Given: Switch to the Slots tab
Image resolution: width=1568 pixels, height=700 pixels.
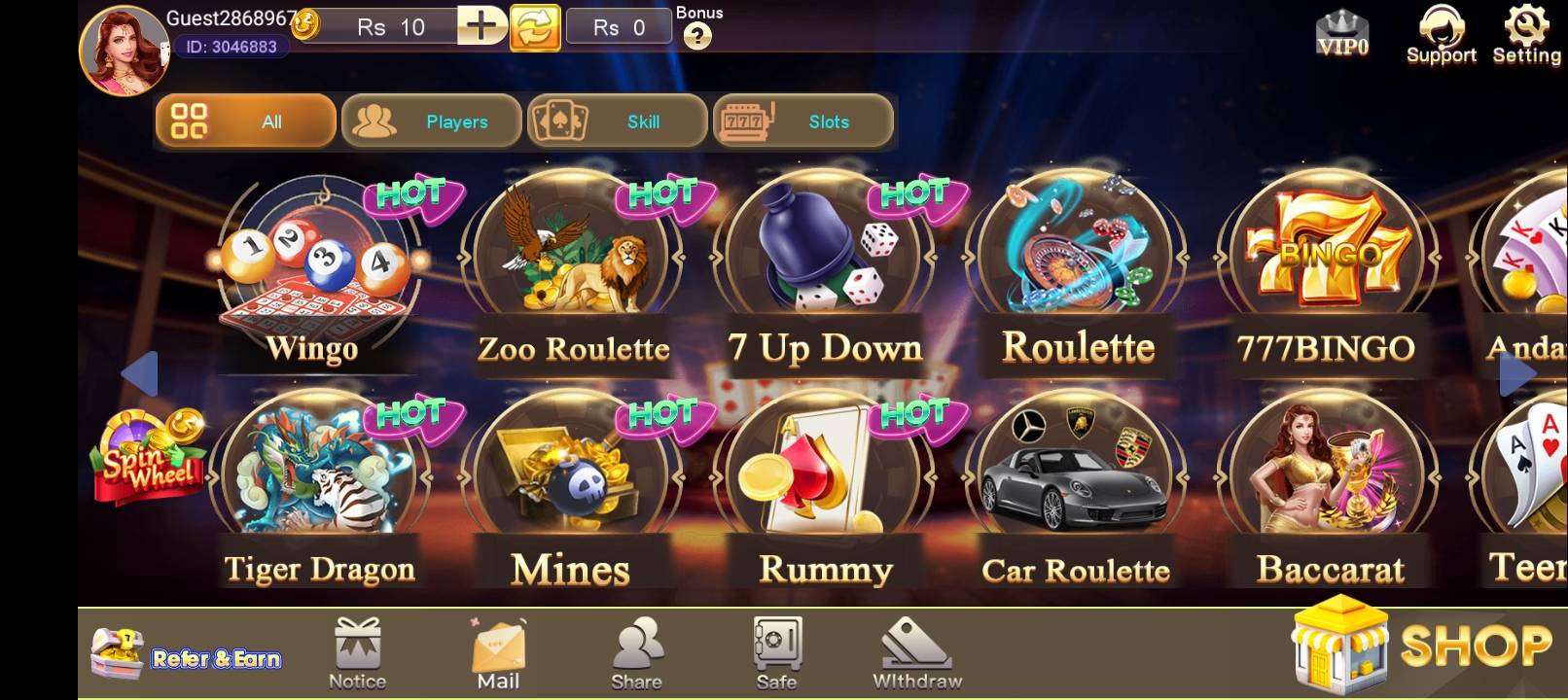Looking at the screenshot, I should click(x=803, y=121).
